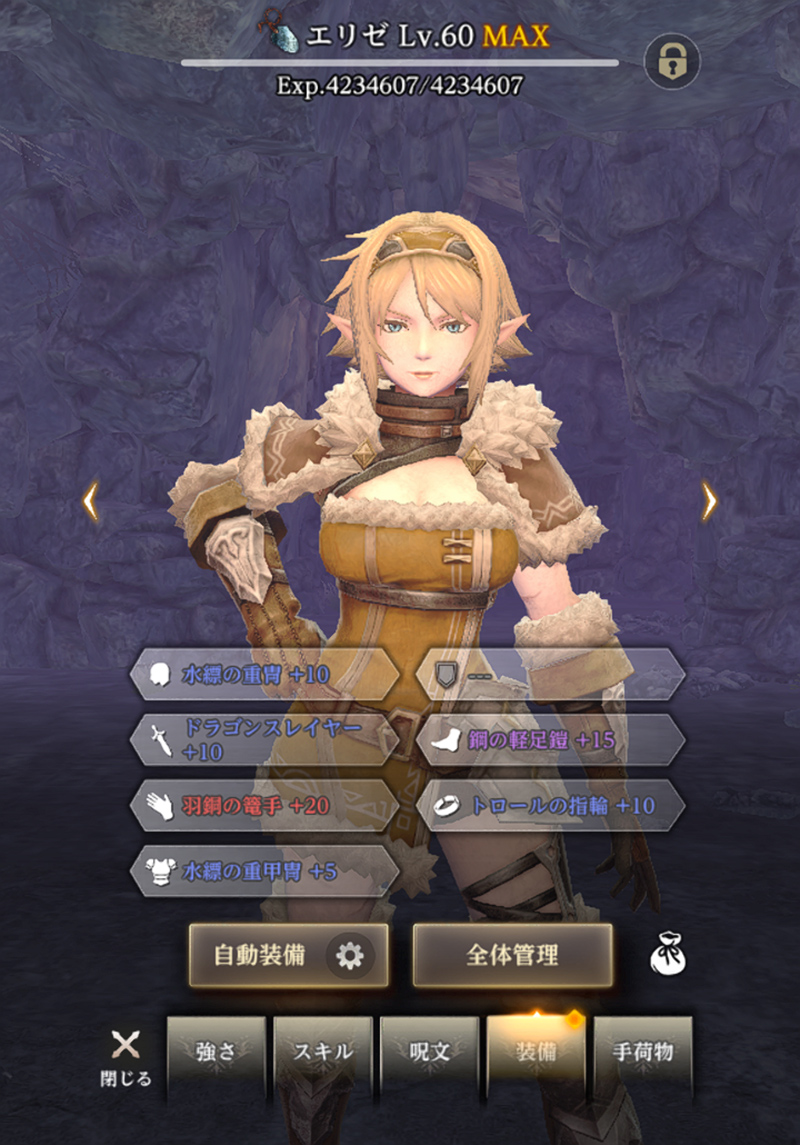Screen dimensions: 800x1145
Task: Switch to previous character with left arrow
Action: click(90, 501)
